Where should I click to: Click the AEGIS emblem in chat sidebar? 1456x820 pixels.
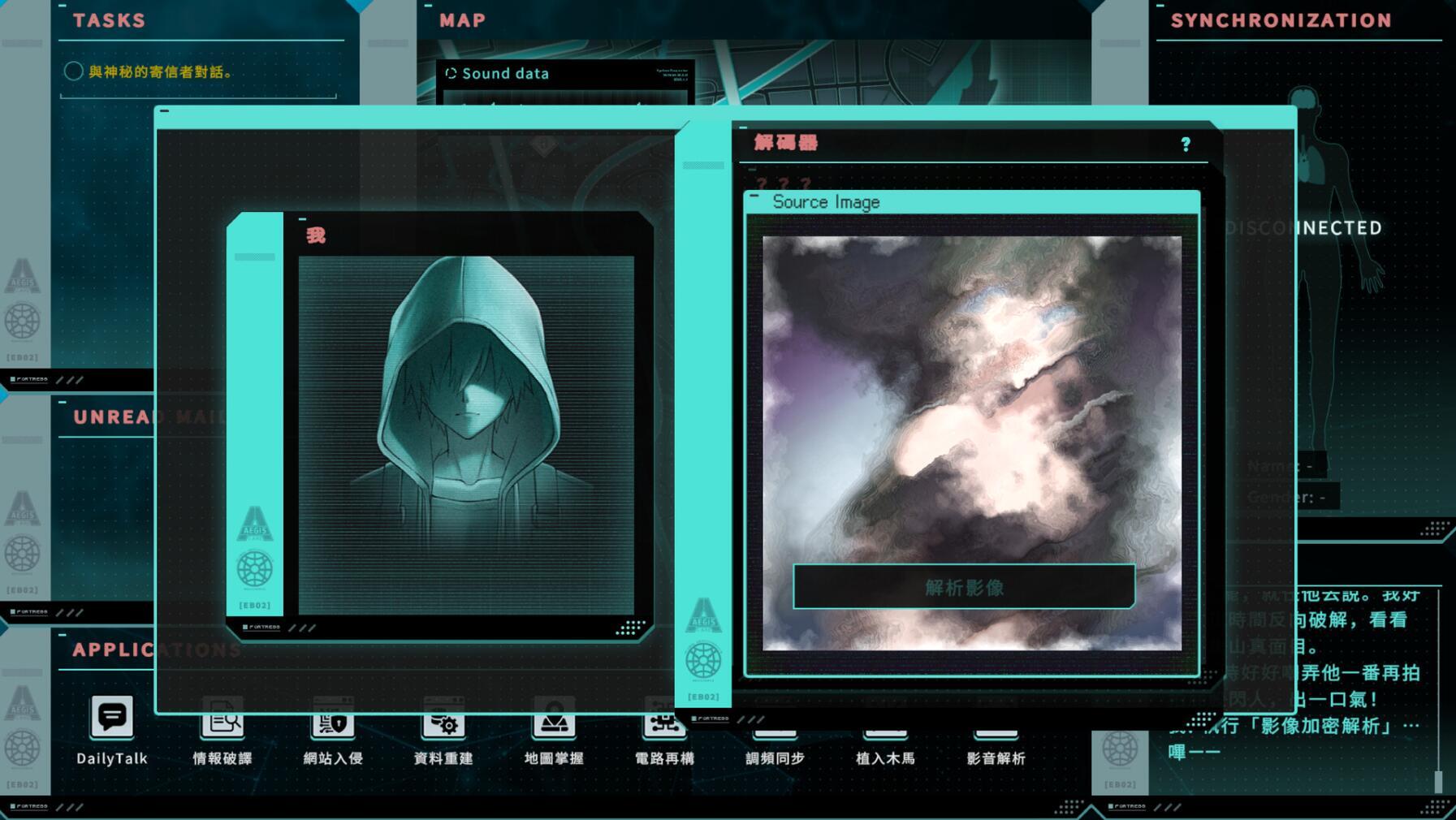coord(254,524)
